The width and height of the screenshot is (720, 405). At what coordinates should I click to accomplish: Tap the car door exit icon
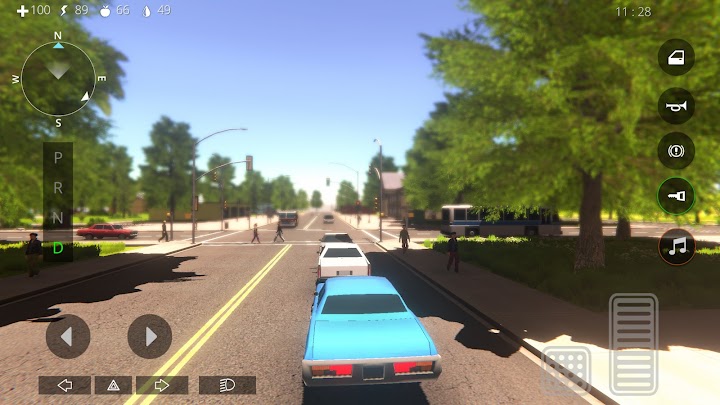tap(676, 57)
